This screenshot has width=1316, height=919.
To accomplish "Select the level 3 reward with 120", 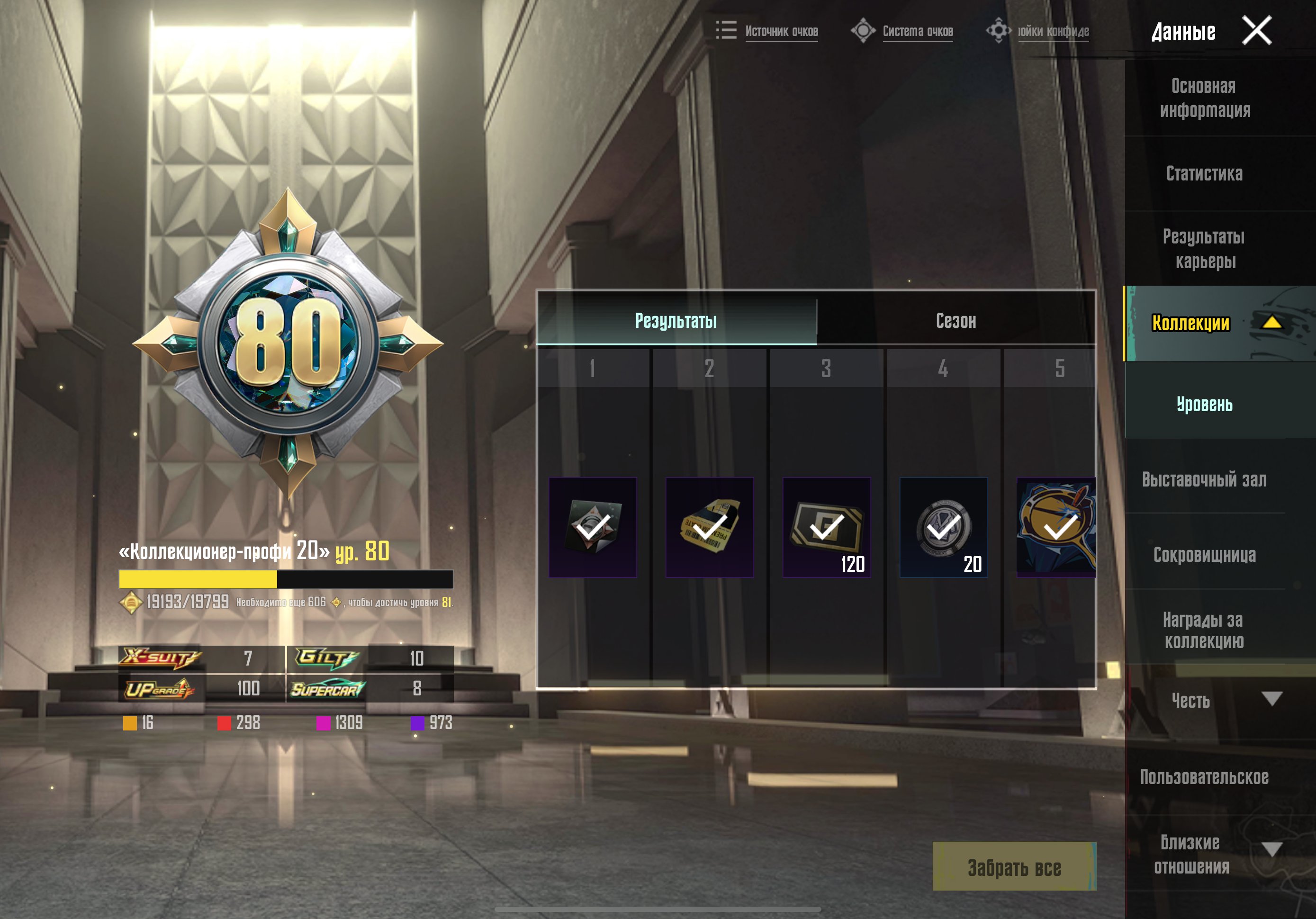I will coord(827,527).
